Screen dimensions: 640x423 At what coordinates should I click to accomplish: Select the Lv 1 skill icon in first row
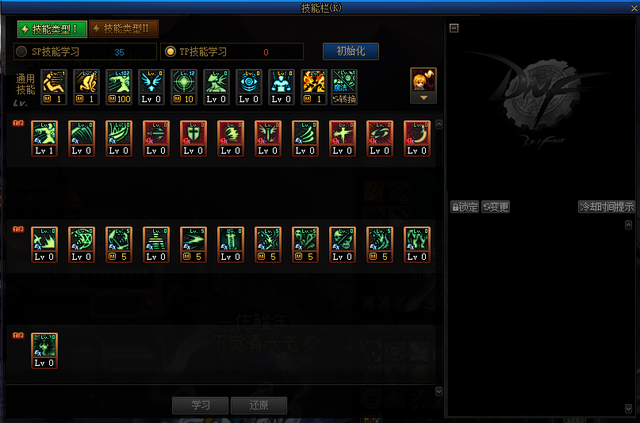pos(45,137)
